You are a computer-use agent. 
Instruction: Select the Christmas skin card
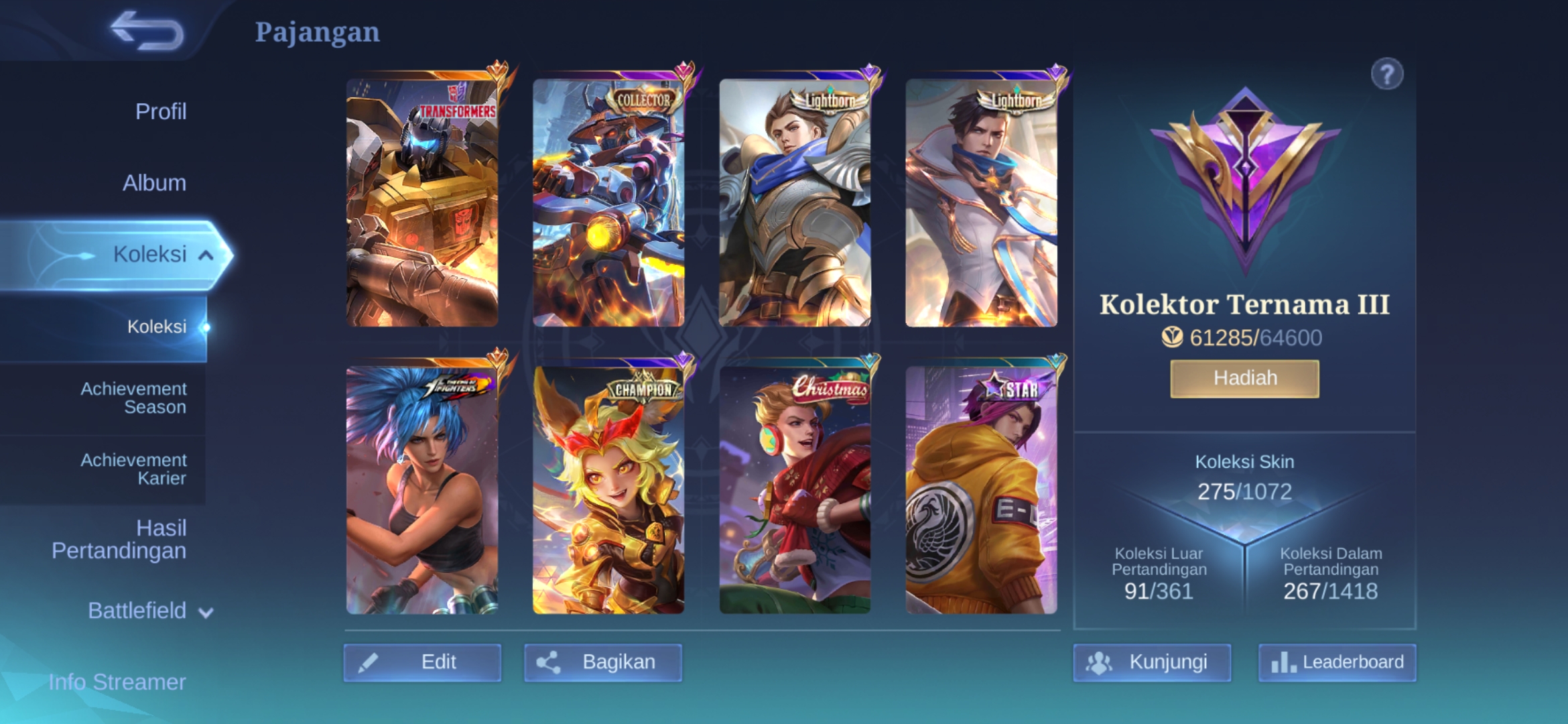point(795,490)
